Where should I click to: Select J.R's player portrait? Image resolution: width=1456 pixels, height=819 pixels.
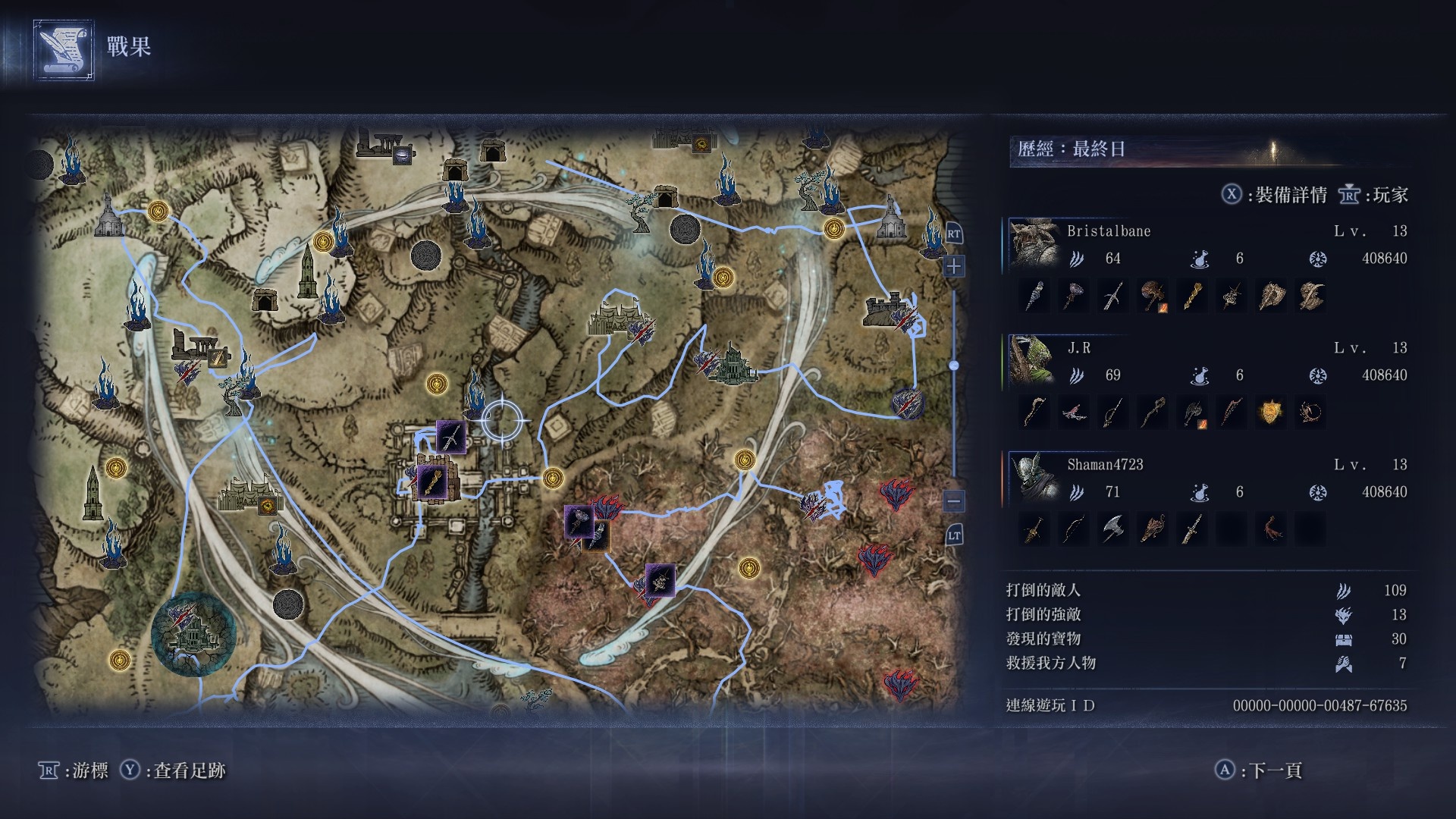(x=1034, y=361)
